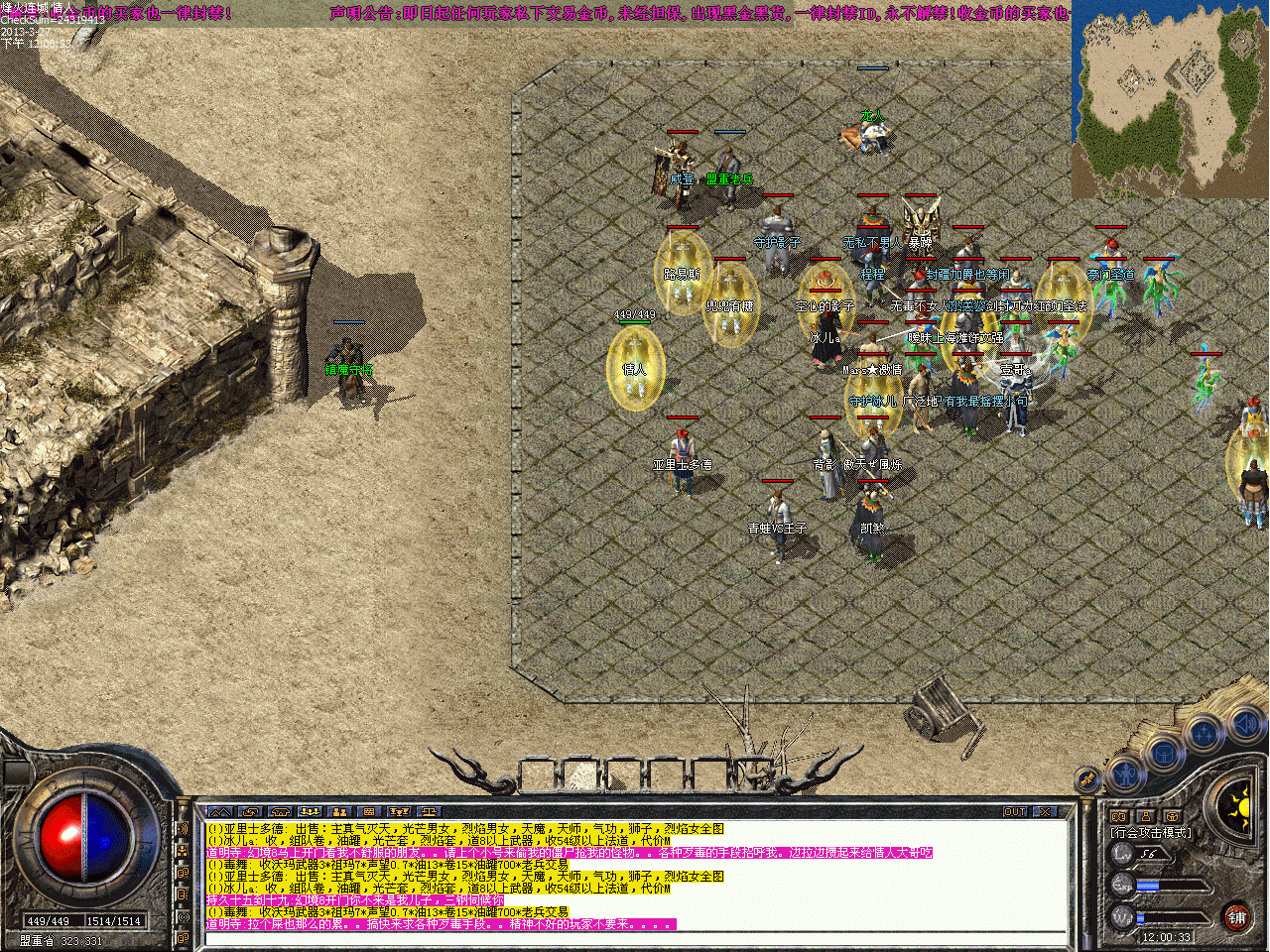Click the party chat icon in chat toolbar
Screen dimensions: 1270x952
pos(309,812)
